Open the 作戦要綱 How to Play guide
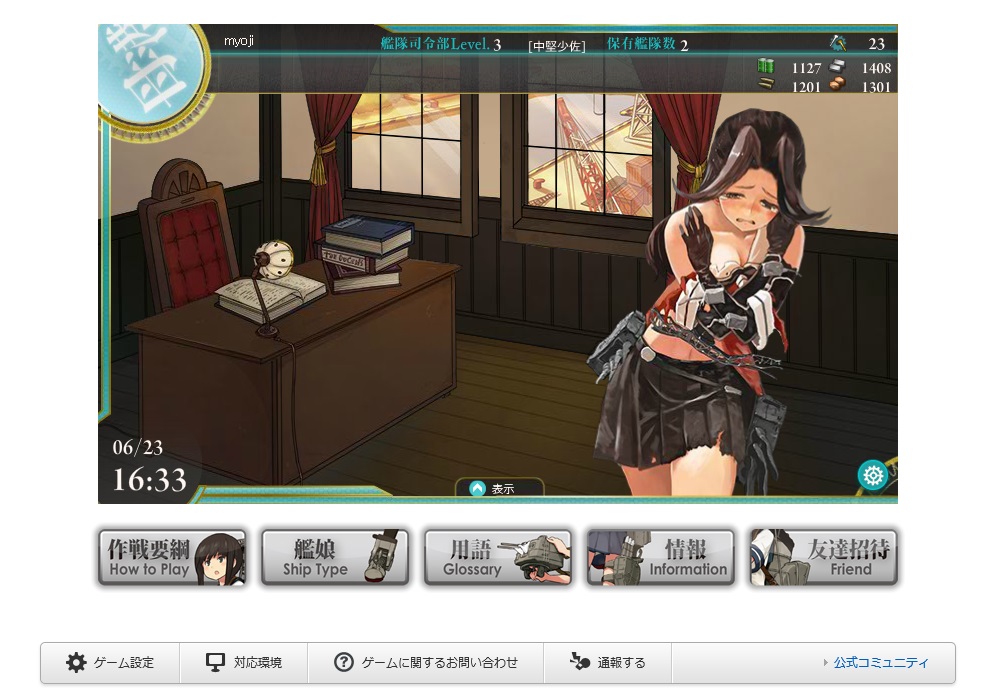Screen dimensions: 998x699 click(x=171, y=558)
